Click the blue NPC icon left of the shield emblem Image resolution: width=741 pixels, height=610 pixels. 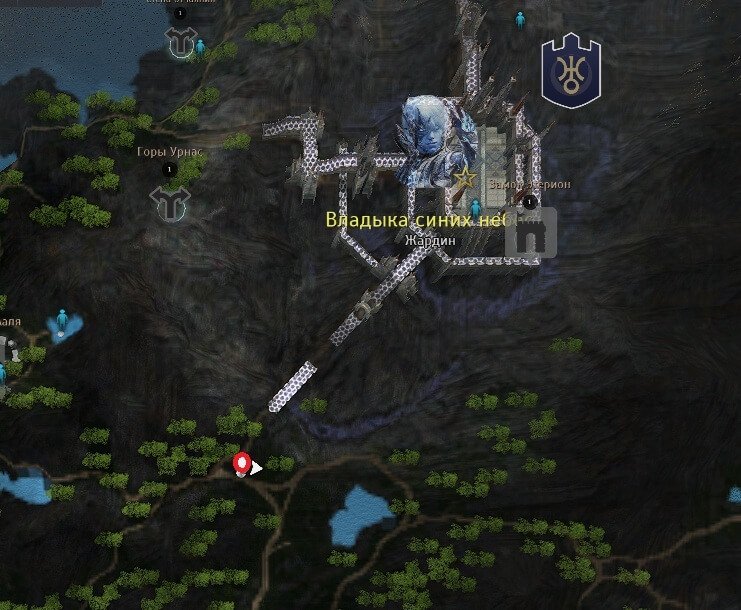coord(520,19)
